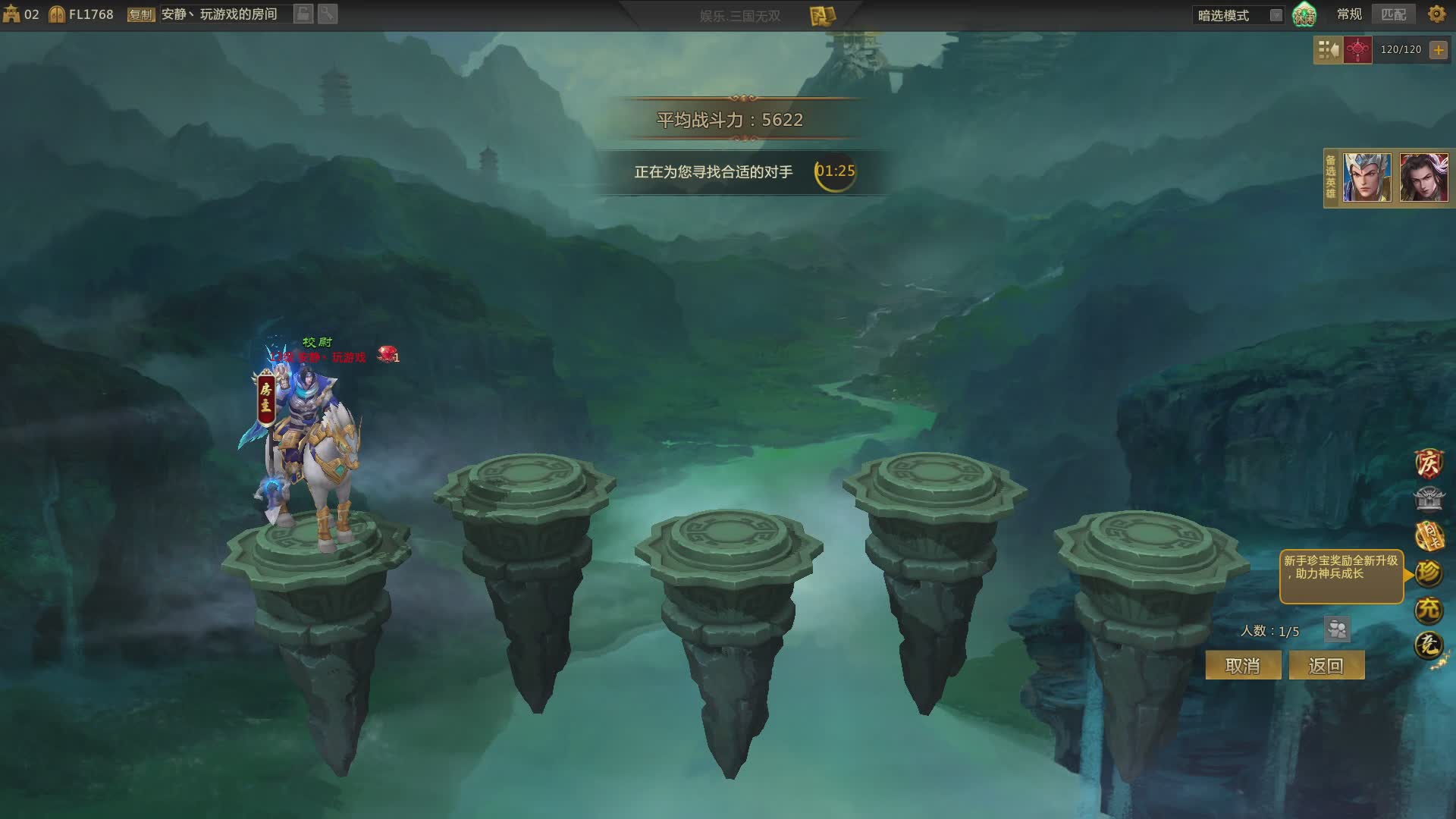Click the green 休闲 casual badge
The width and height of the screenshot is (1456, 819).
tap(1304, 14)
